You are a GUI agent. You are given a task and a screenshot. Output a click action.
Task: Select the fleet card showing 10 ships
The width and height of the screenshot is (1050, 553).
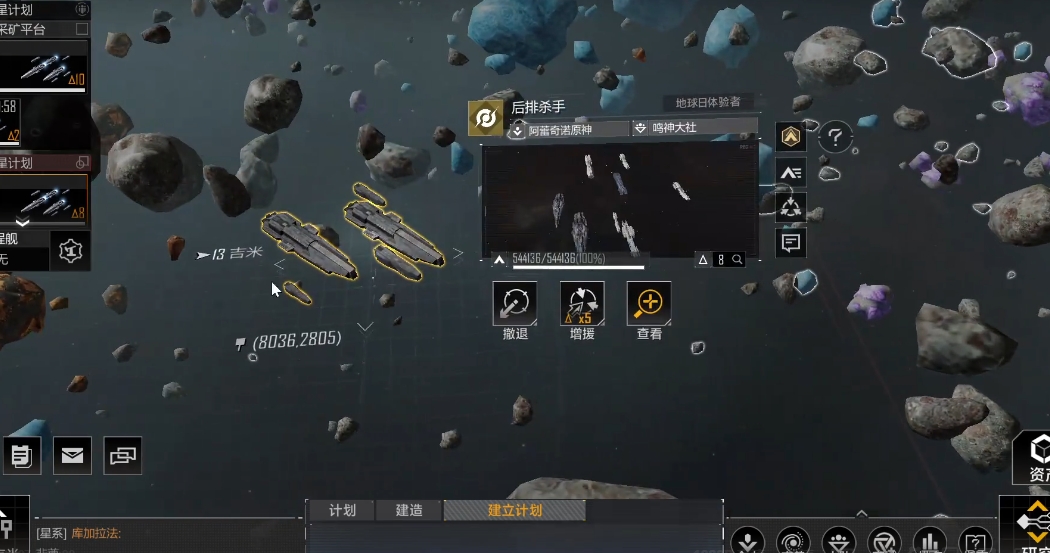click(44, 68)
